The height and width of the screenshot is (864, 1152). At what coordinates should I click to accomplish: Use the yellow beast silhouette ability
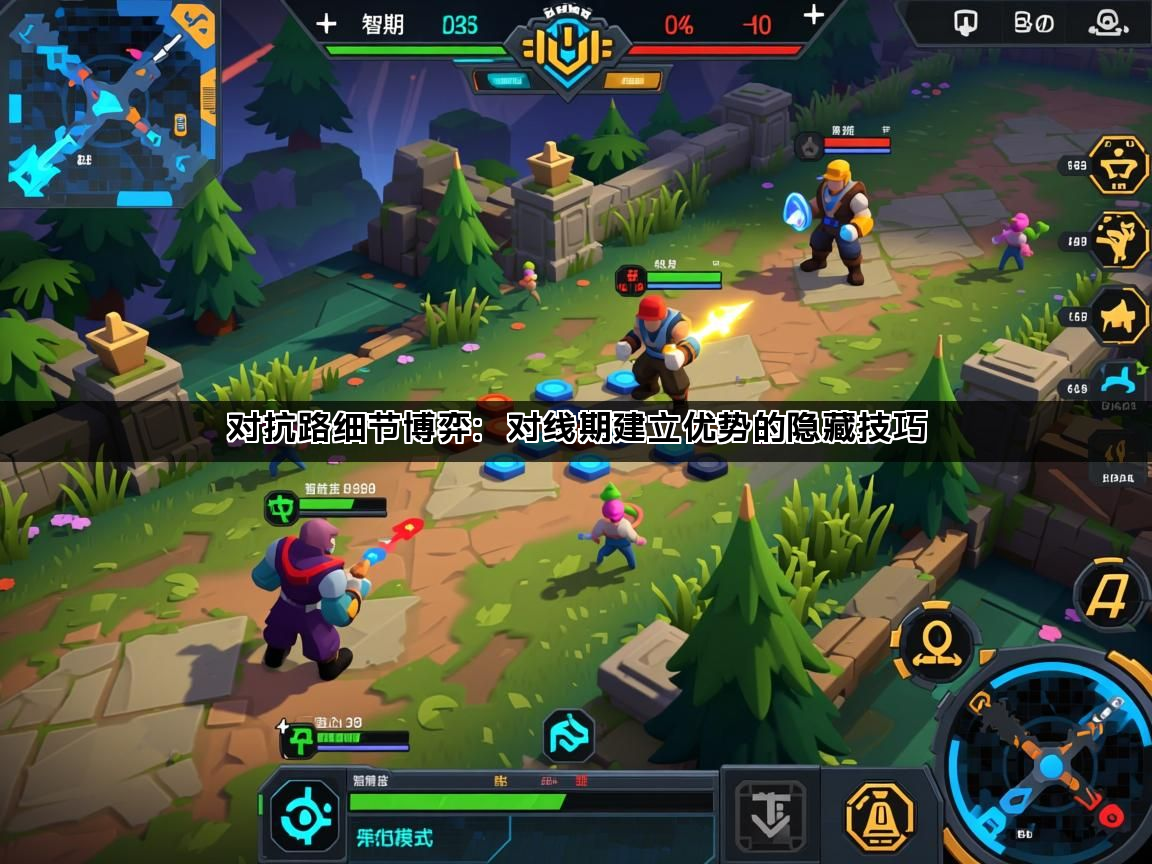coord(1118,316)
